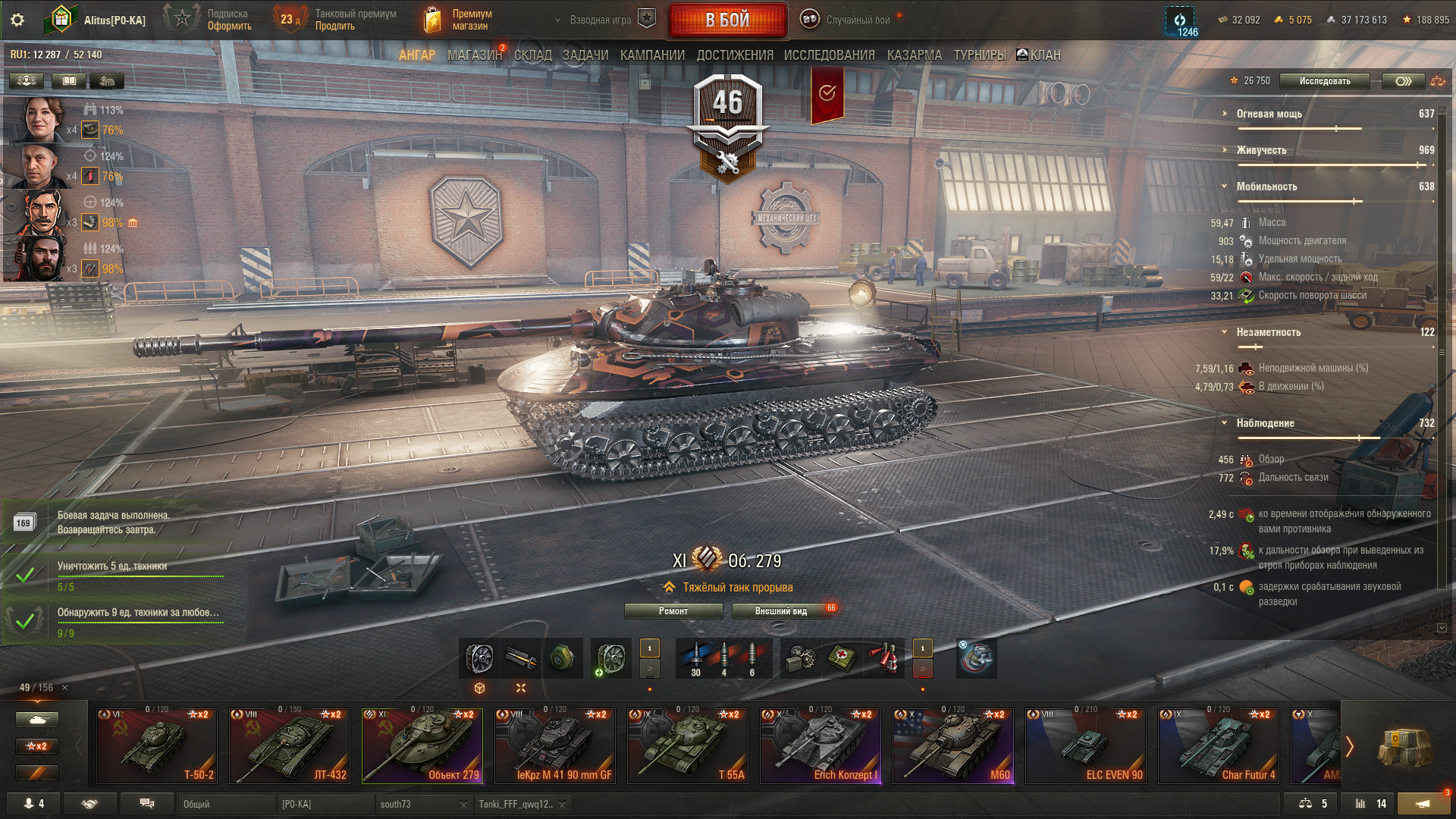The height and width of the screenshot is (819, 1456).
Task: Go to the ЗАДАЧИ tab
Action: (585, 55)
